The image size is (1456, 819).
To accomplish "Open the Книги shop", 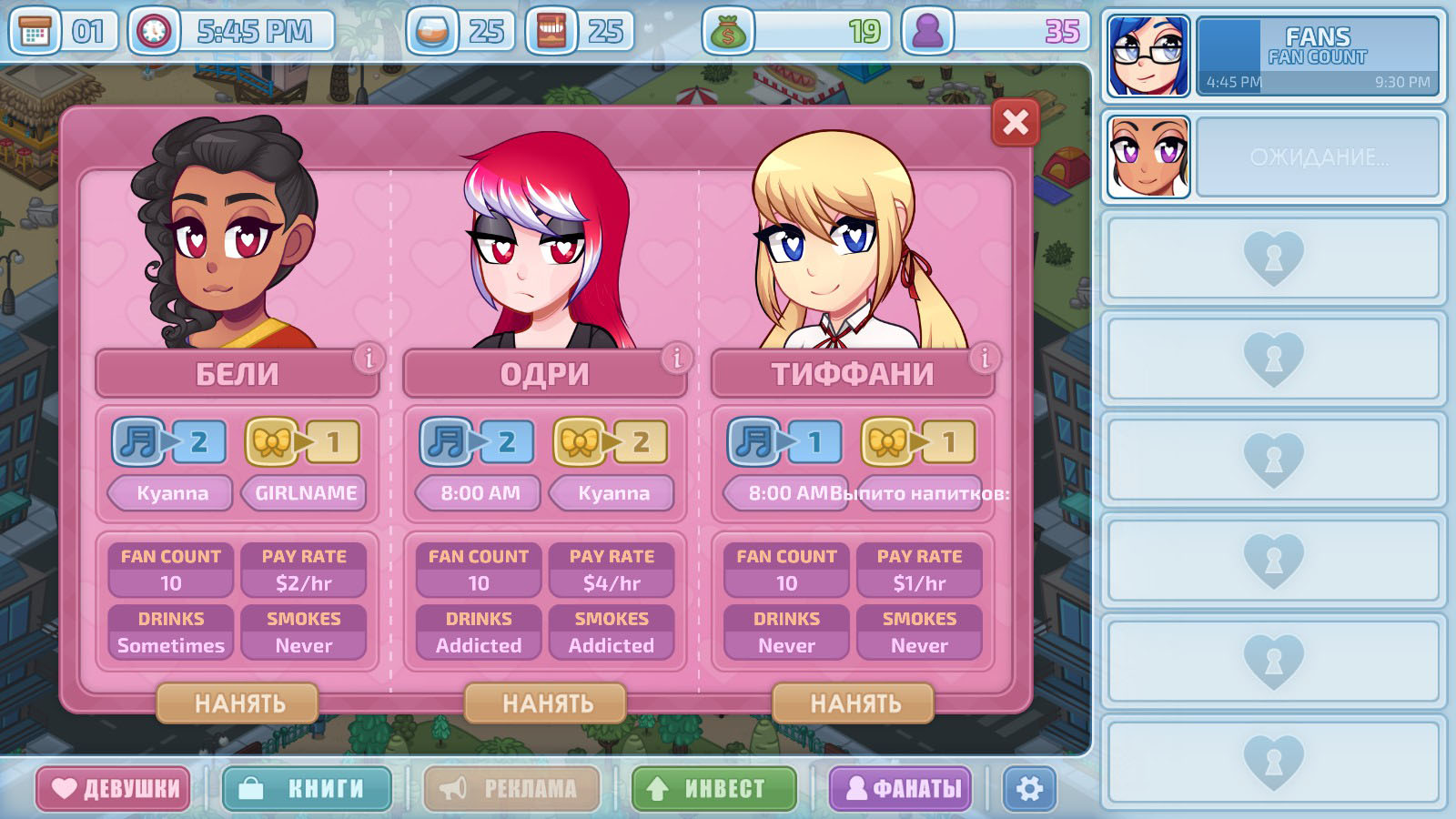I will tap(307, 788).
